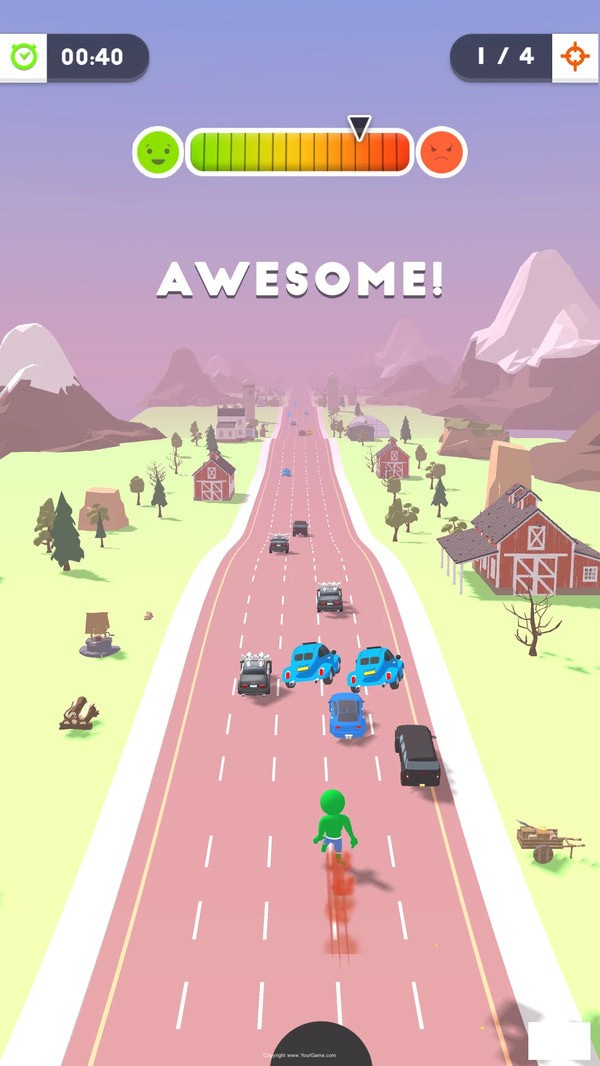Tap the orange crosshair target icon
The image size is (600, 1066).
pyautogui.click(x=575, y=57)
